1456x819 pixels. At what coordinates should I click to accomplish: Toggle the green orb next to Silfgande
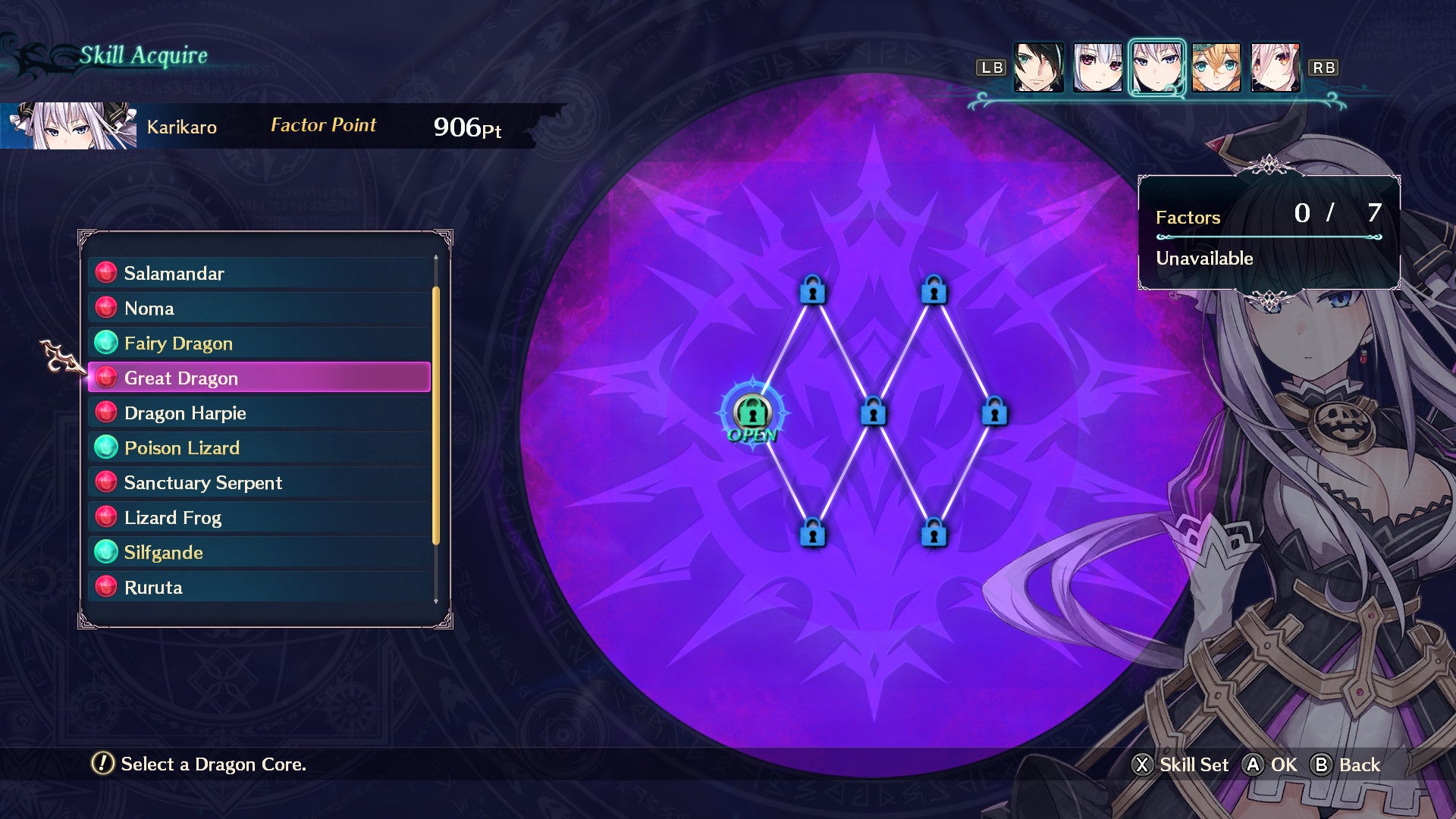[106, 552]
